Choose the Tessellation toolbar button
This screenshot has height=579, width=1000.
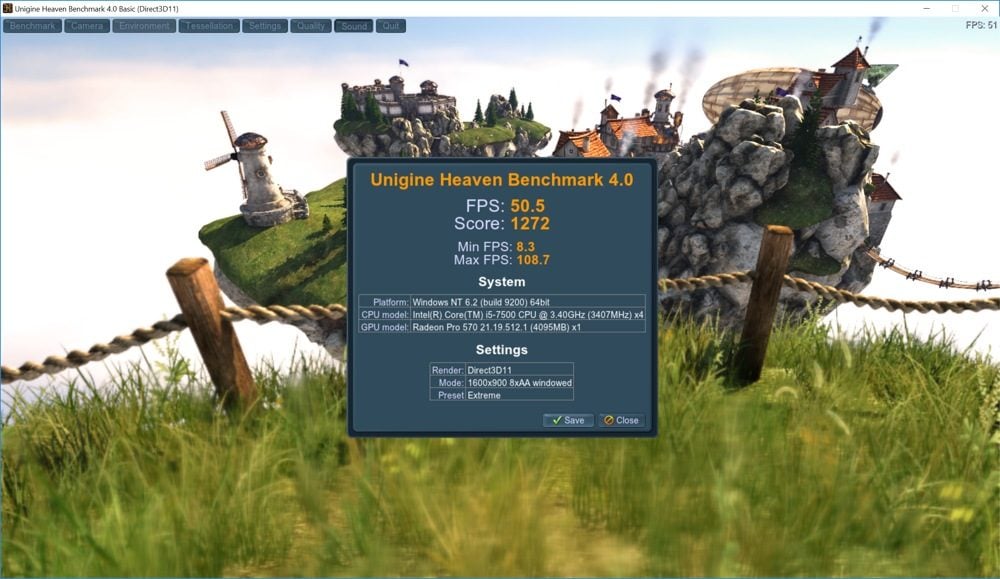[208, 26]
